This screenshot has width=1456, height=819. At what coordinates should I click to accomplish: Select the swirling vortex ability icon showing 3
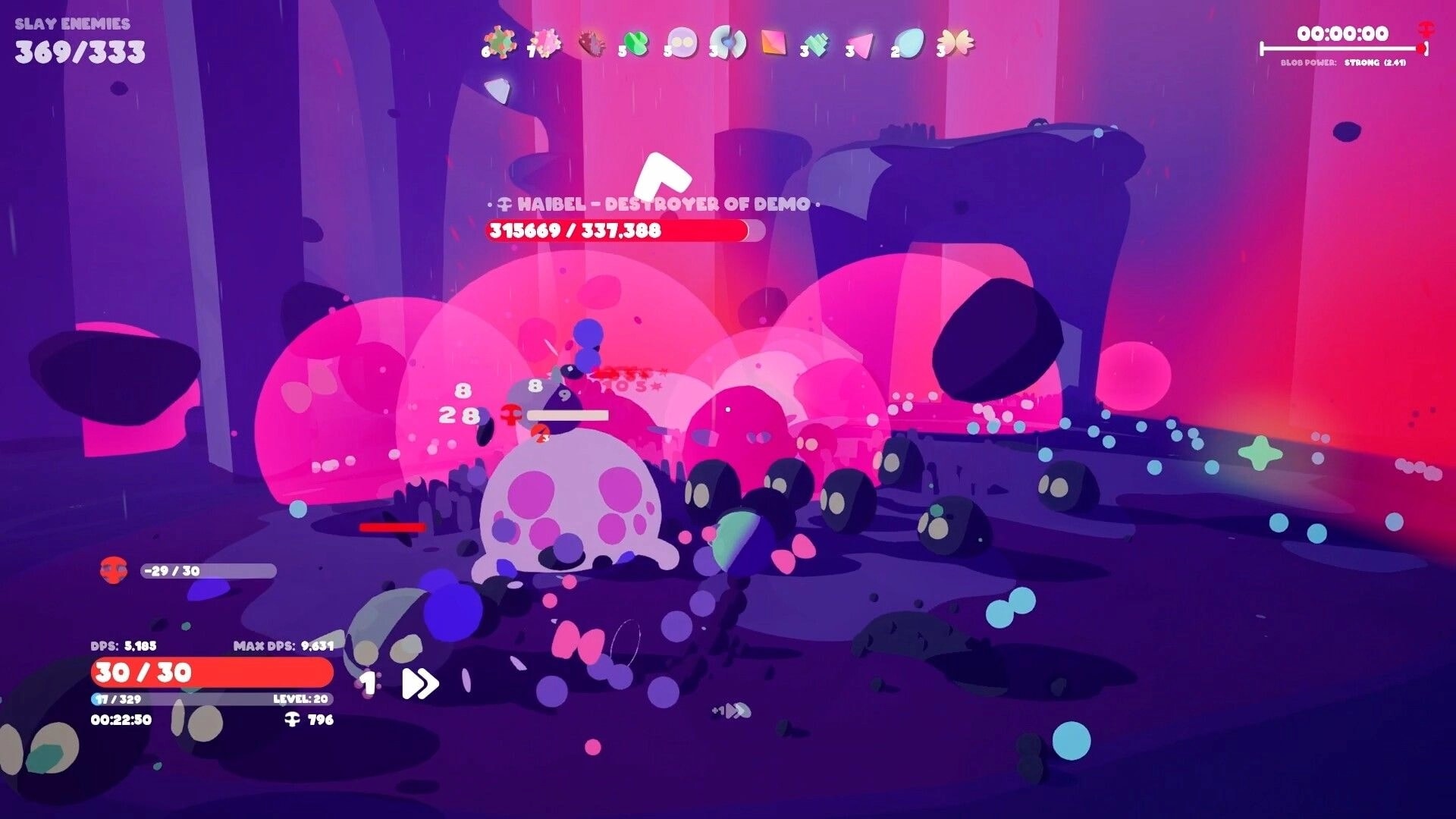729,44
